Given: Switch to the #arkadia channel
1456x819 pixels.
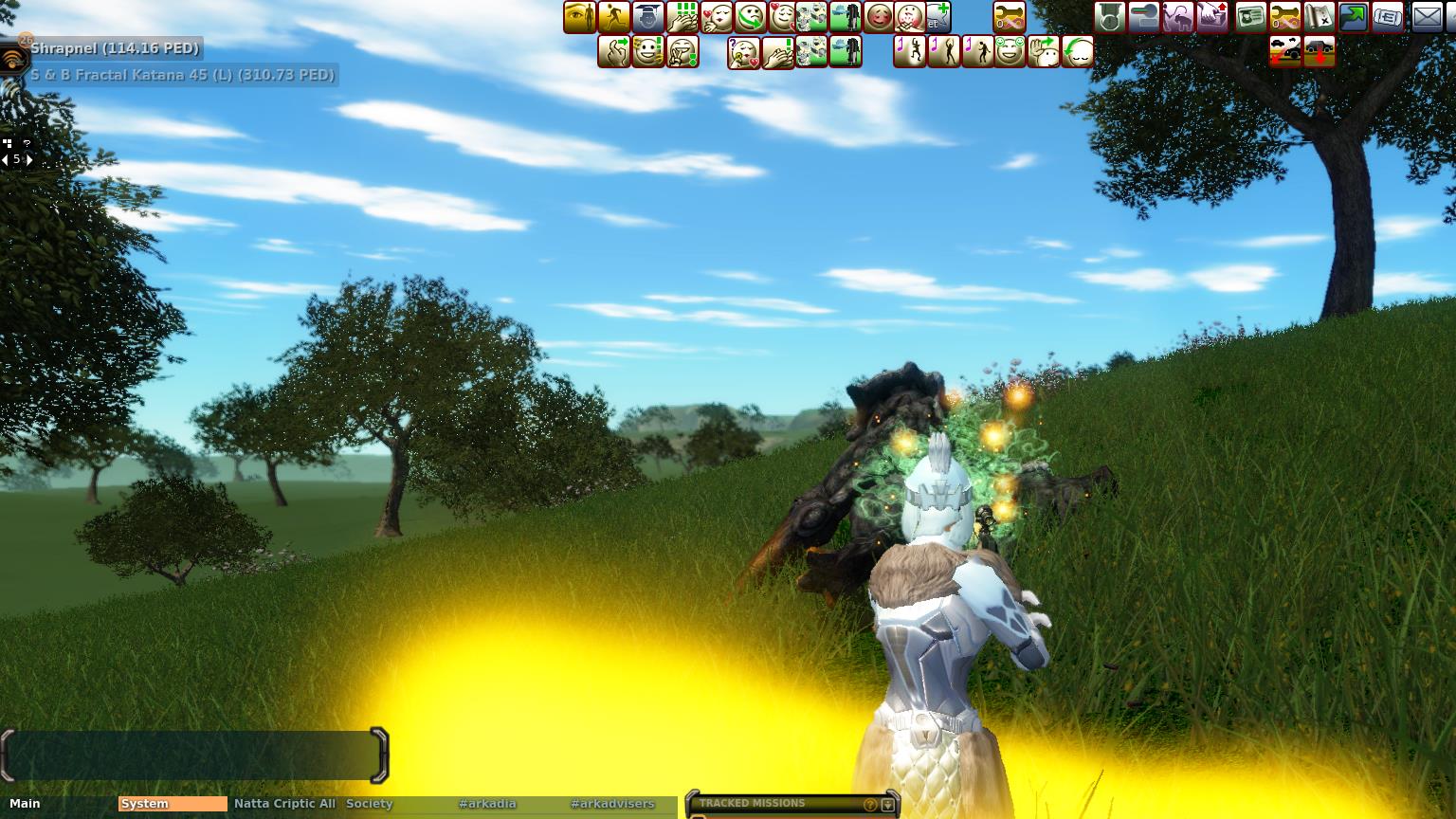Looking at the screenshot, I should tap(487, 804).
